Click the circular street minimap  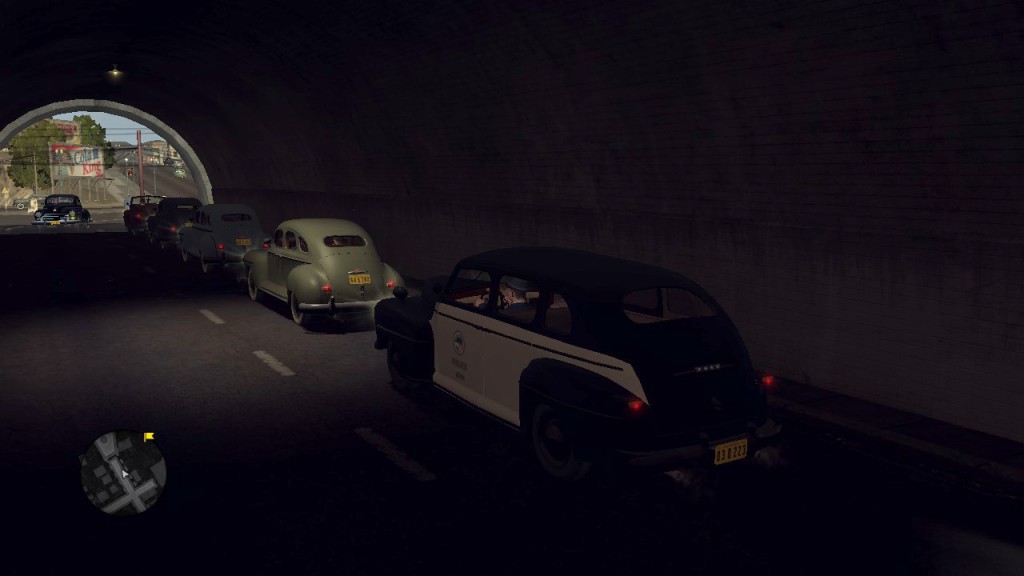pos(123,472)
